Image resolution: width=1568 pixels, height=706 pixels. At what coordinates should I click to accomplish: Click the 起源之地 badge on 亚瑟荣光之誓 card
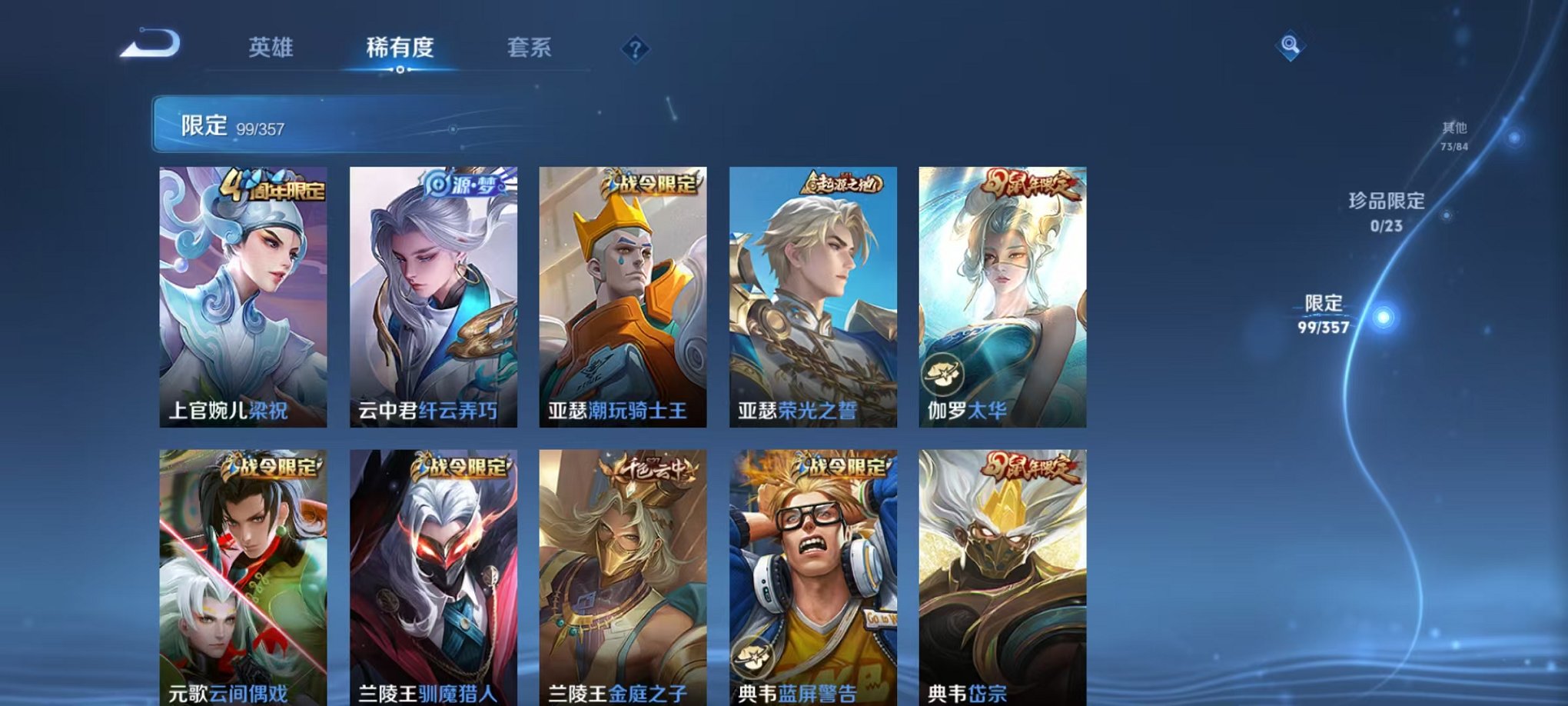pos(843,182)
